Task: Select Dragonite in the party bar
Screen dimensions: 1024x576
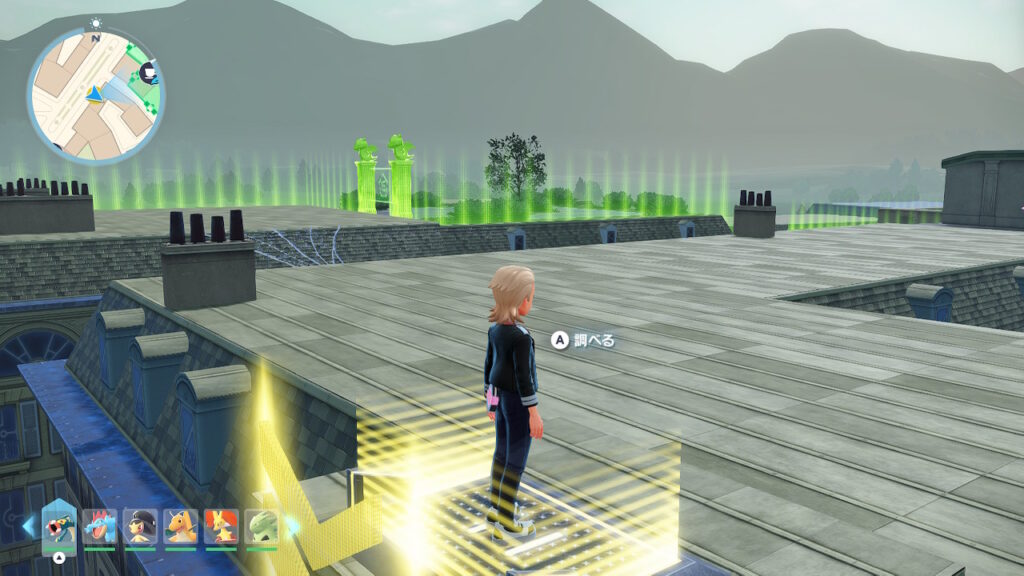Action: pos(180,526)
